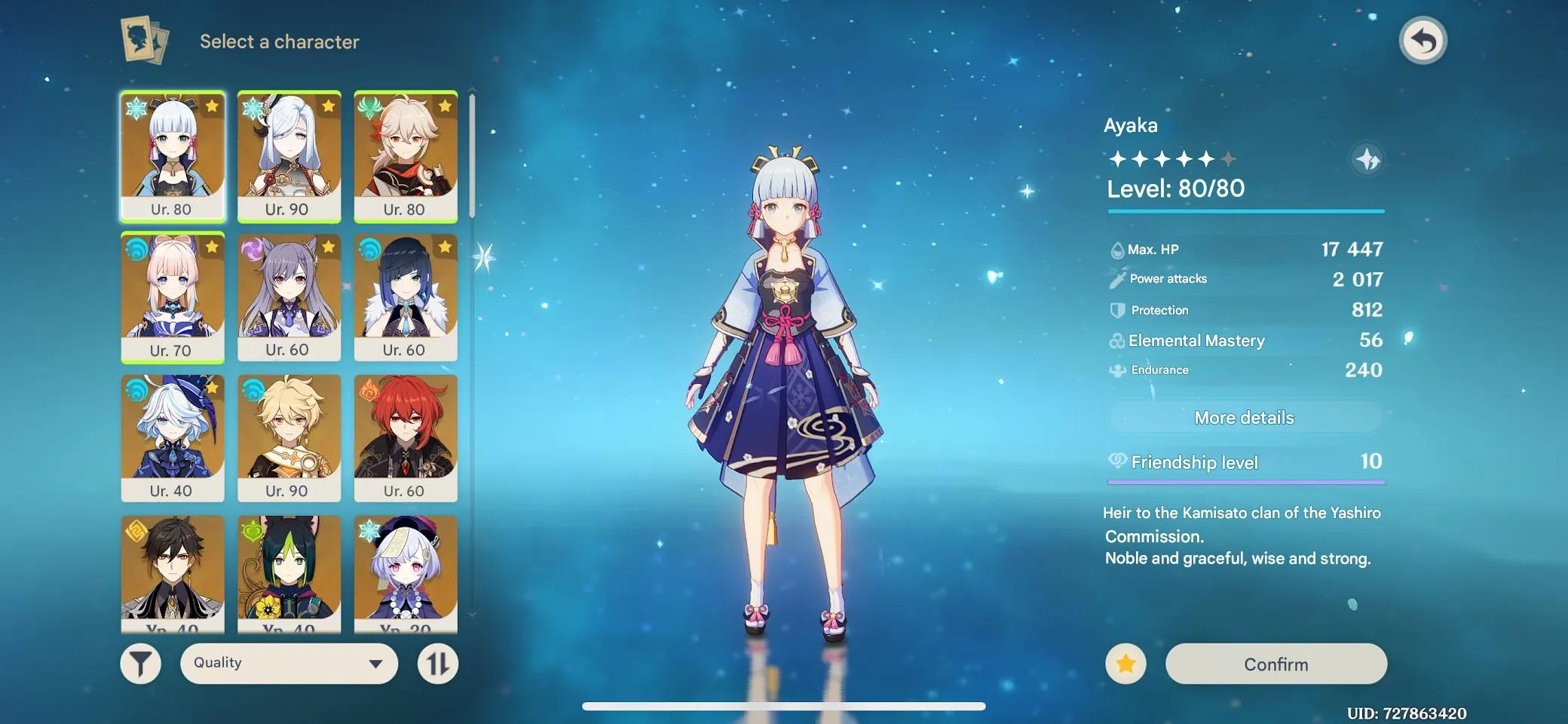The image size is (1568, 724).
Task: Click the Elemental Mastery stat icon
Action: tap(1117, 340)
